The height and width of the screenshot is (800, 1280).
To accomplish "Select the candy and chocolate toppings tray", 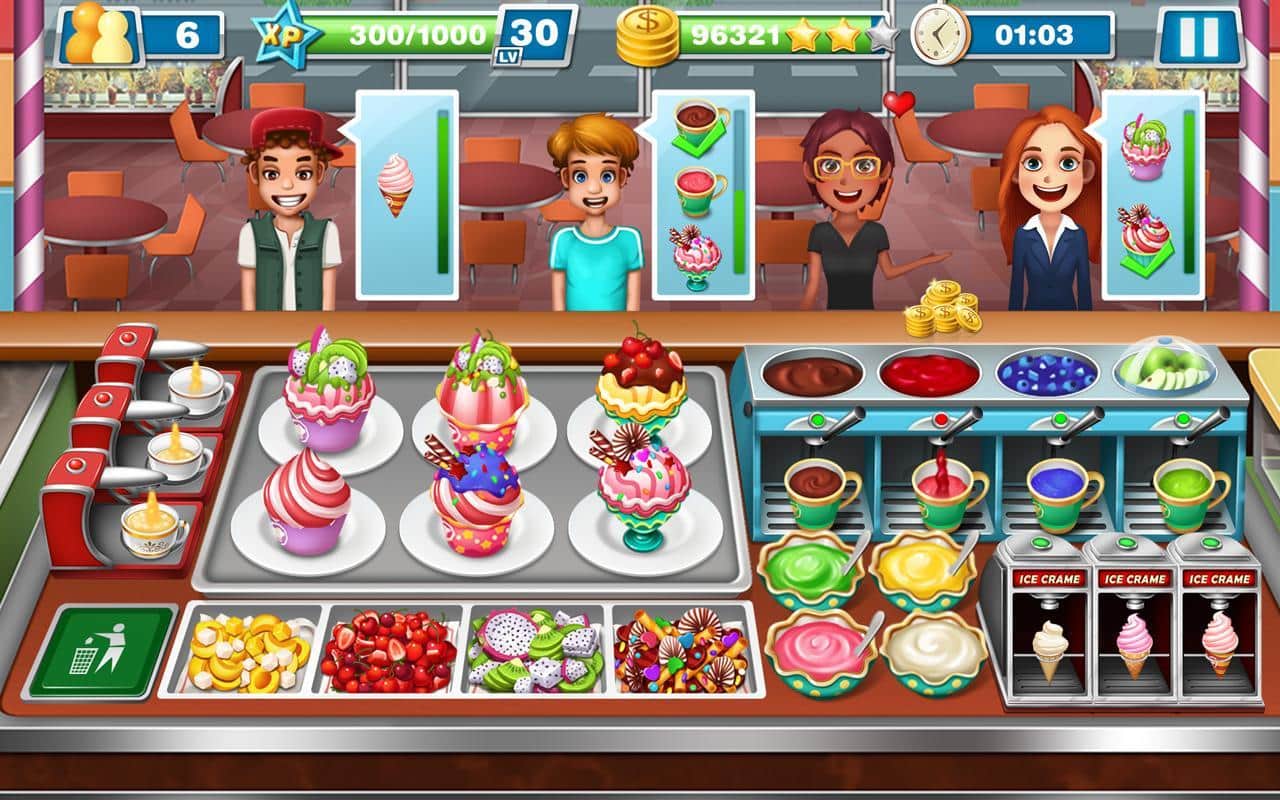I will coord(683,650).
